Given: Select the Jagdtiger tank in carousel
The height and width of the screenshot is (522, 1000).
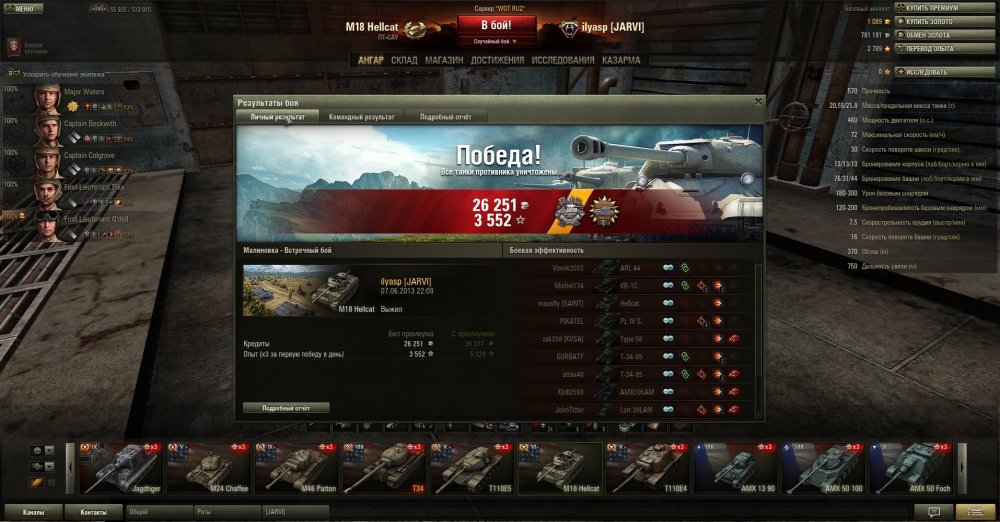Looking at the screenshot, I should pyautogui.click(x=121, y=468).
